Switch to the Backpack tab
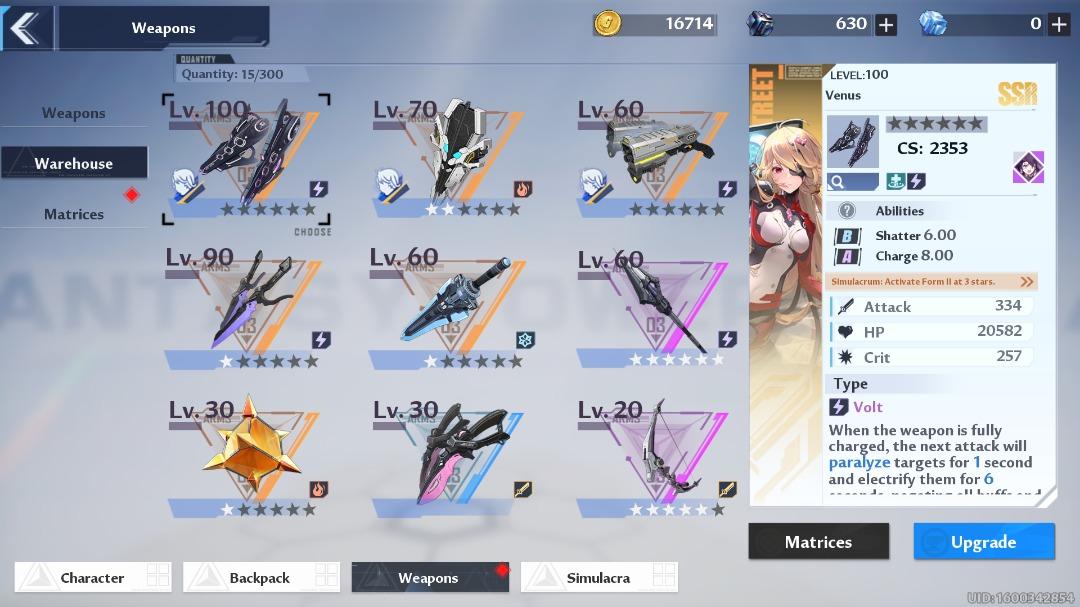 point(260,578)
